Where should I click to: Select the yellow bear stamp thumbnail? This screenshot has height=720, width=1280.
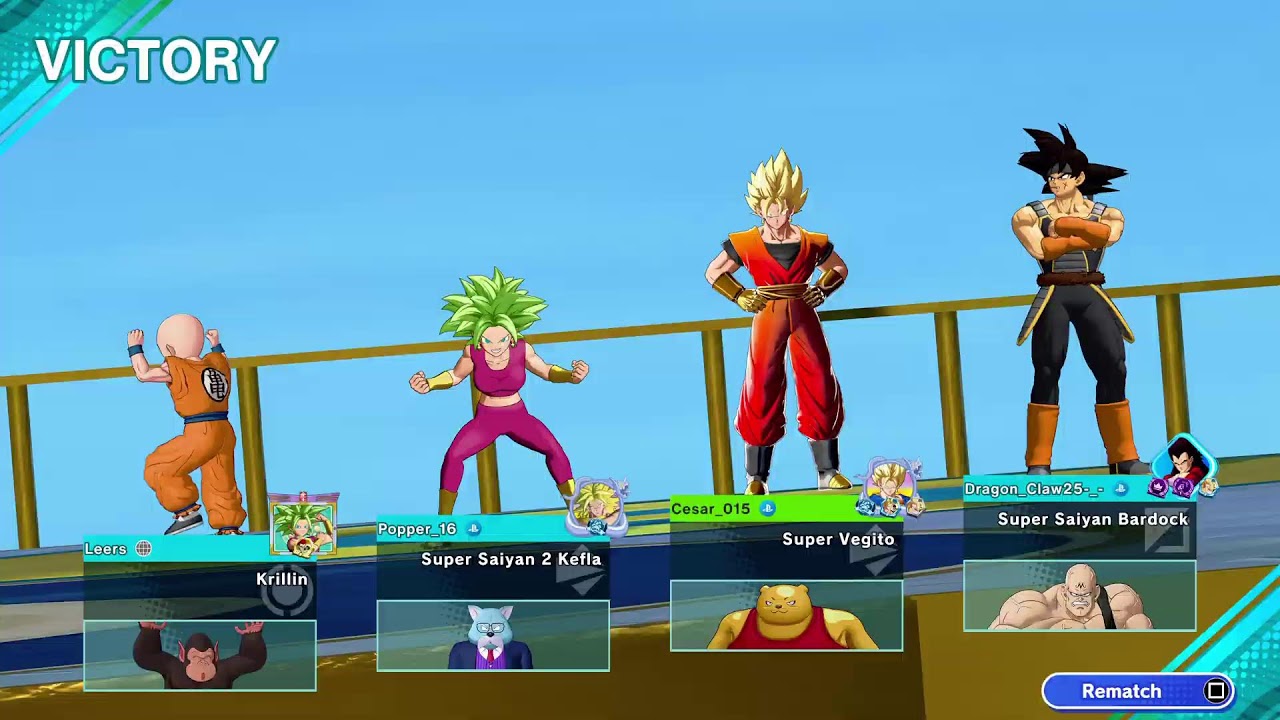pos(786,615)
